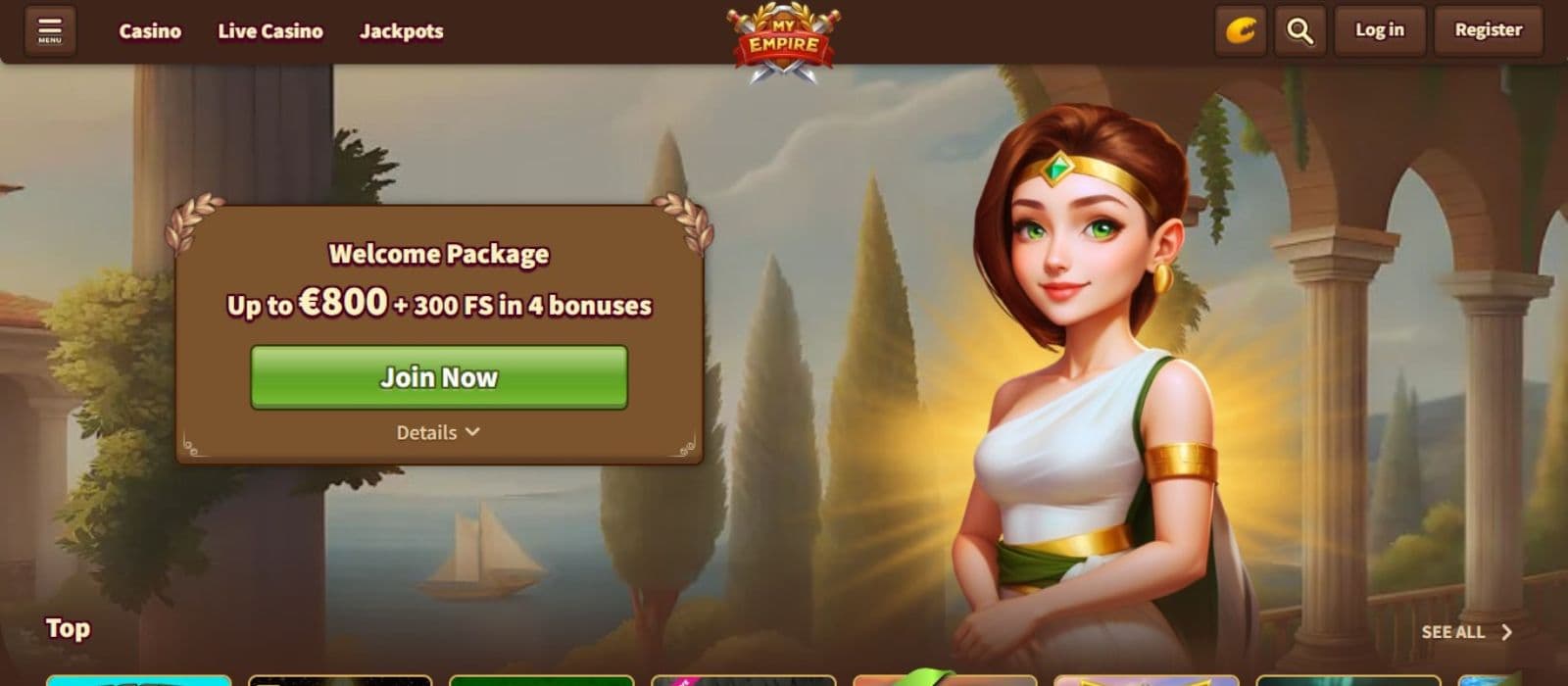Click the Log in button
This screenshot has width=1568, height=686.
[x=1379, y=30]
